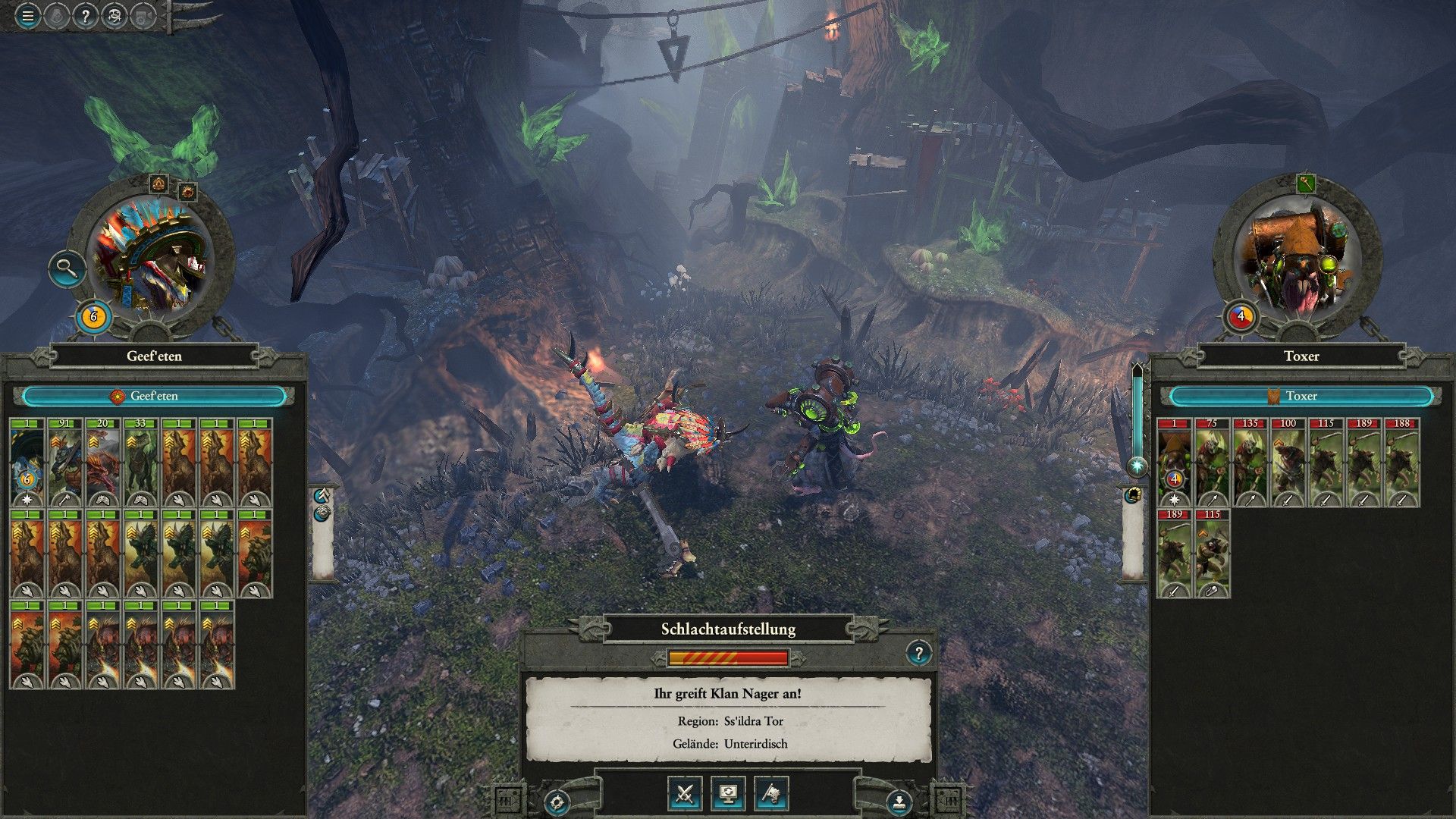Open the attack battle option with crossed swords
This screenshot has width=1456, height=819.
(685, 794)
